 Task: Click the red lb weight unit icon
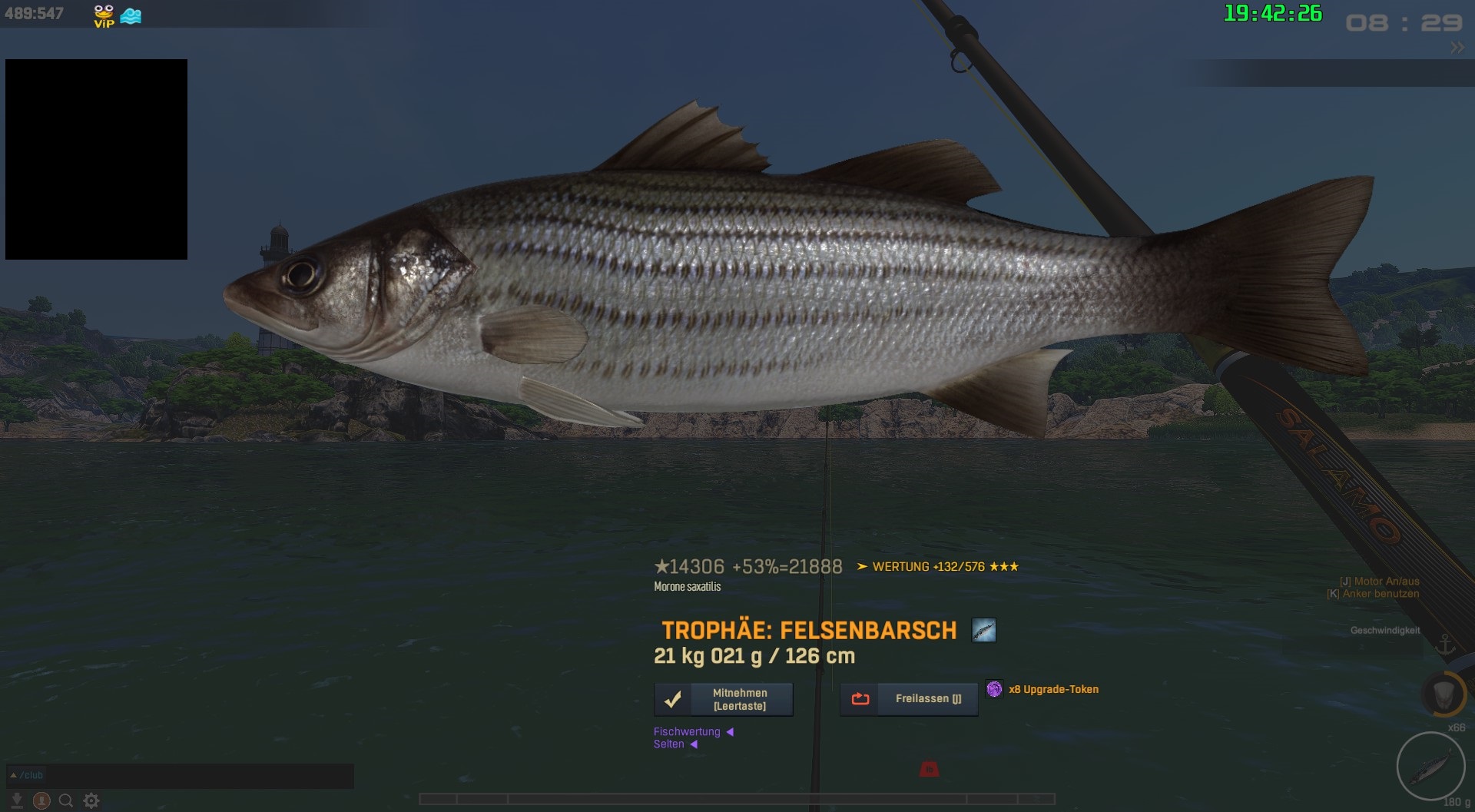click(929, 769)
